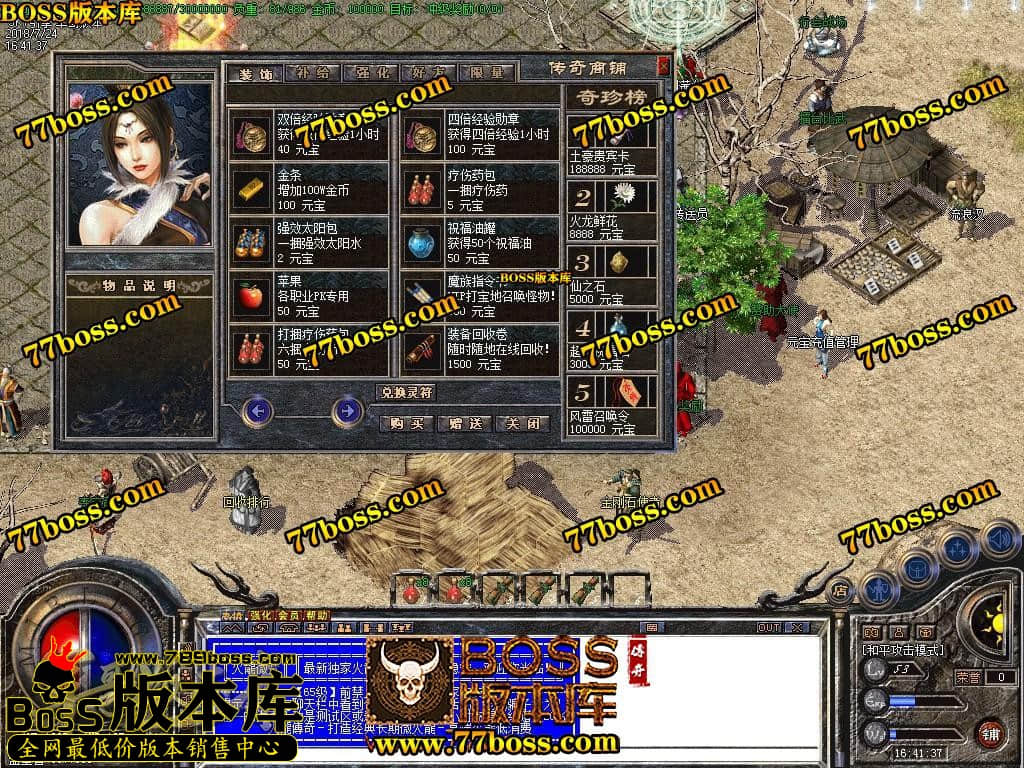Gift the item using 赠送 button
Screen dimensions: 1024x768
click(x=466, y=423)
